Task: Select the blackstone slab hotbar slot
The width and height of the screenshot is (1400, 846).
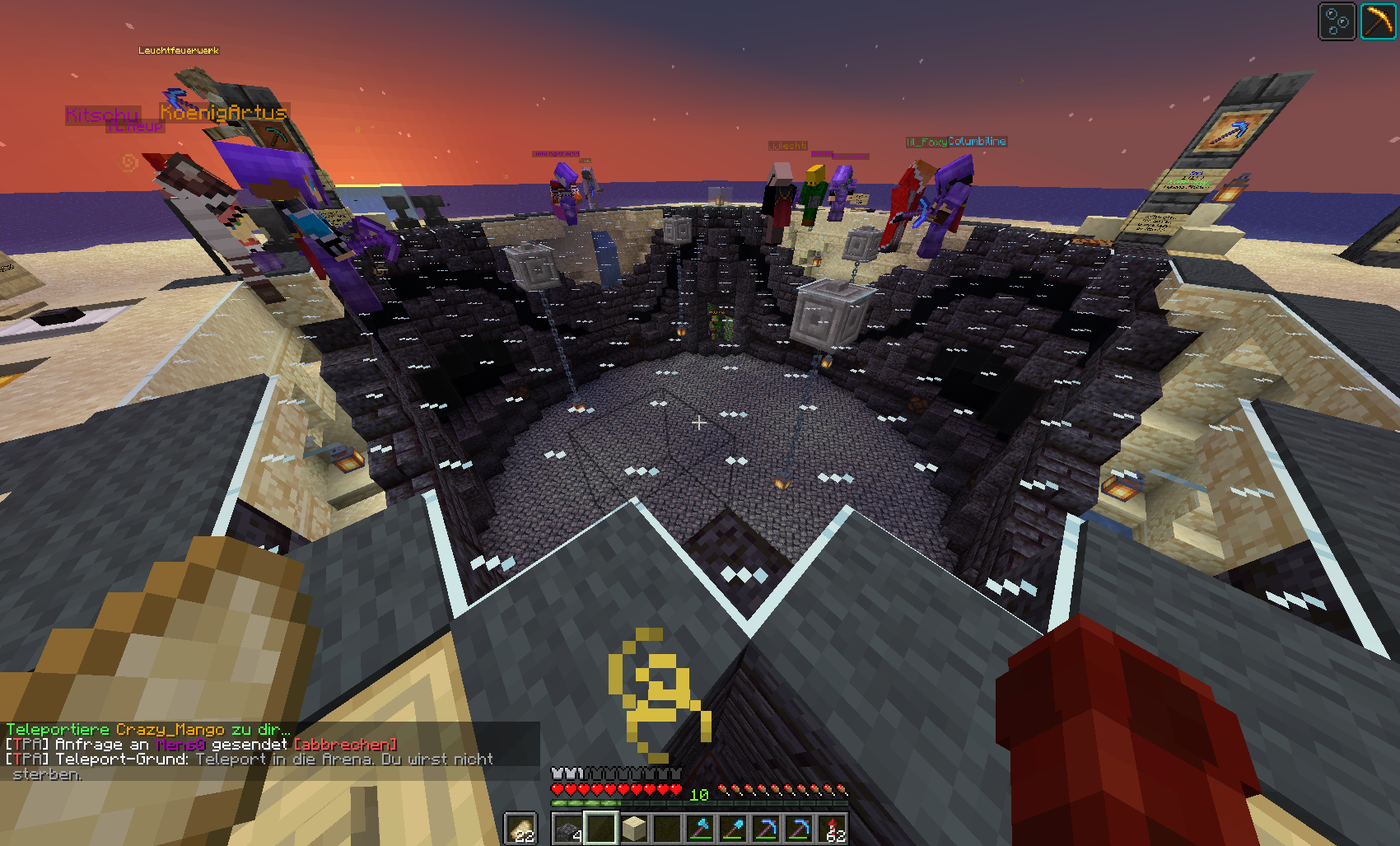Action: point(567,829)
